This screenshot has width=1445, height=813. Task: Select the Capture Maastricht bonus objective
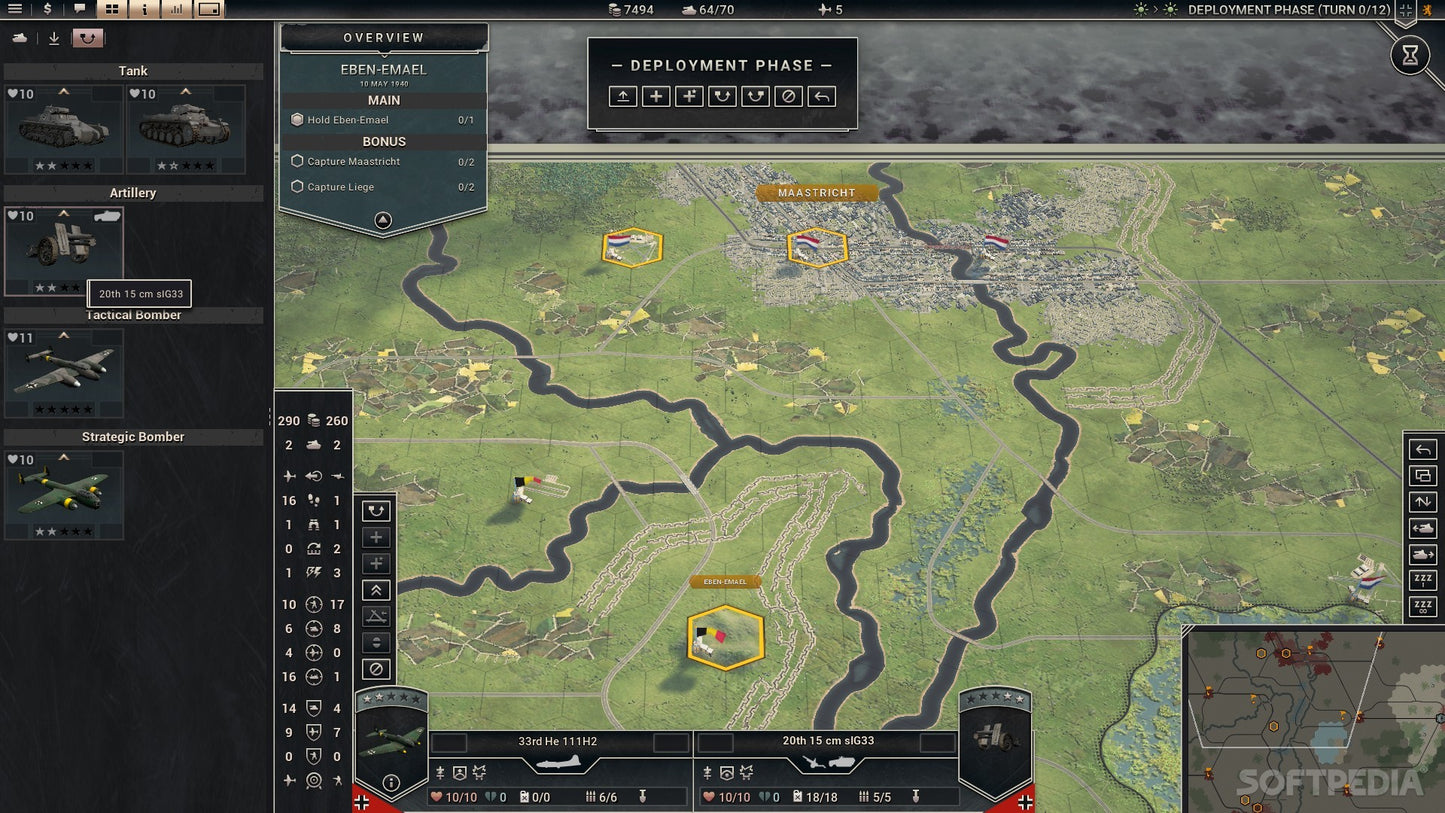point(353,161)
